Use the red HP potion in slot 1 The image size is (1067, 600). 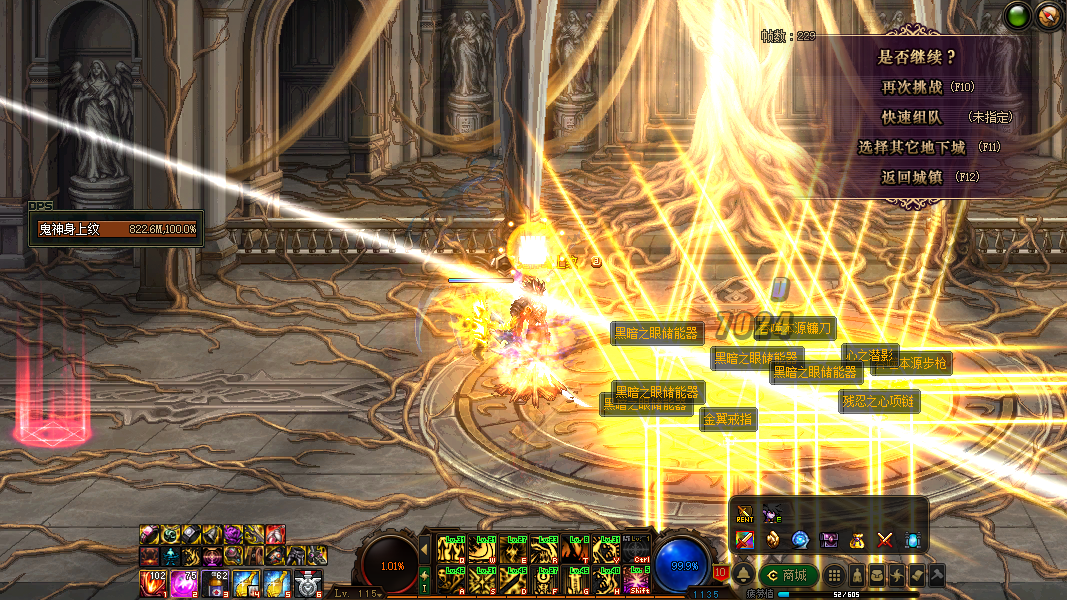[x=154, y=583]
